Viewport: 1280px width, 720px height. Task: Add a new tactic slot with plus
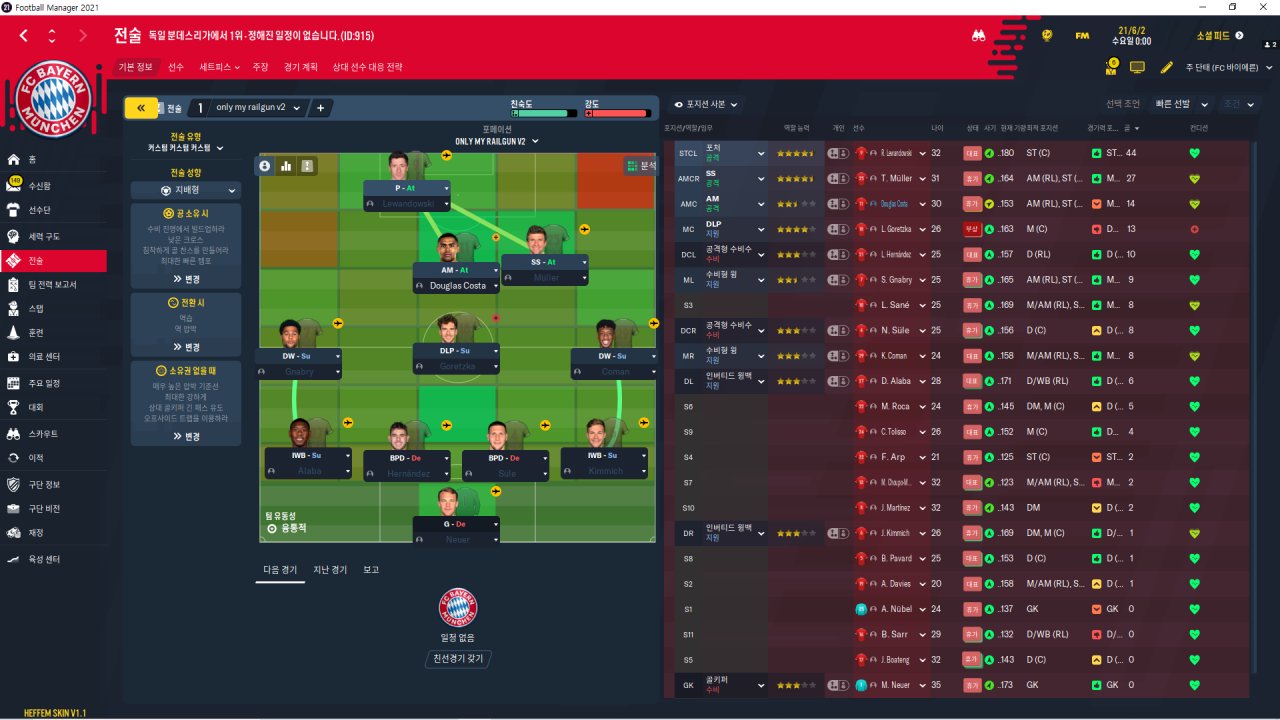click(x=320, y=108)
